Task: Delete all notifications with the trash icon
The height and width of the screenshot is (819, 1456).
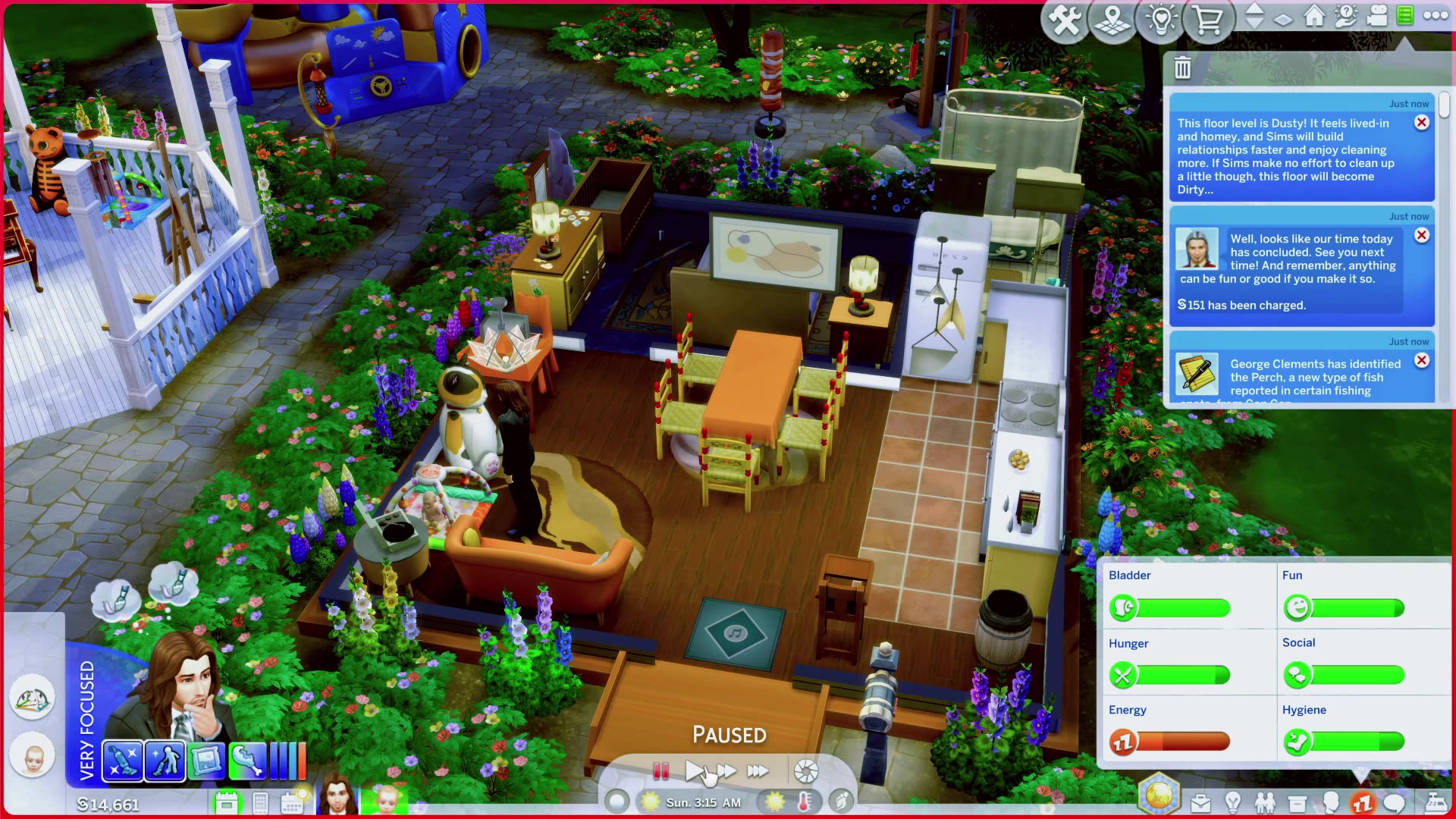Action: [1182, 68]
